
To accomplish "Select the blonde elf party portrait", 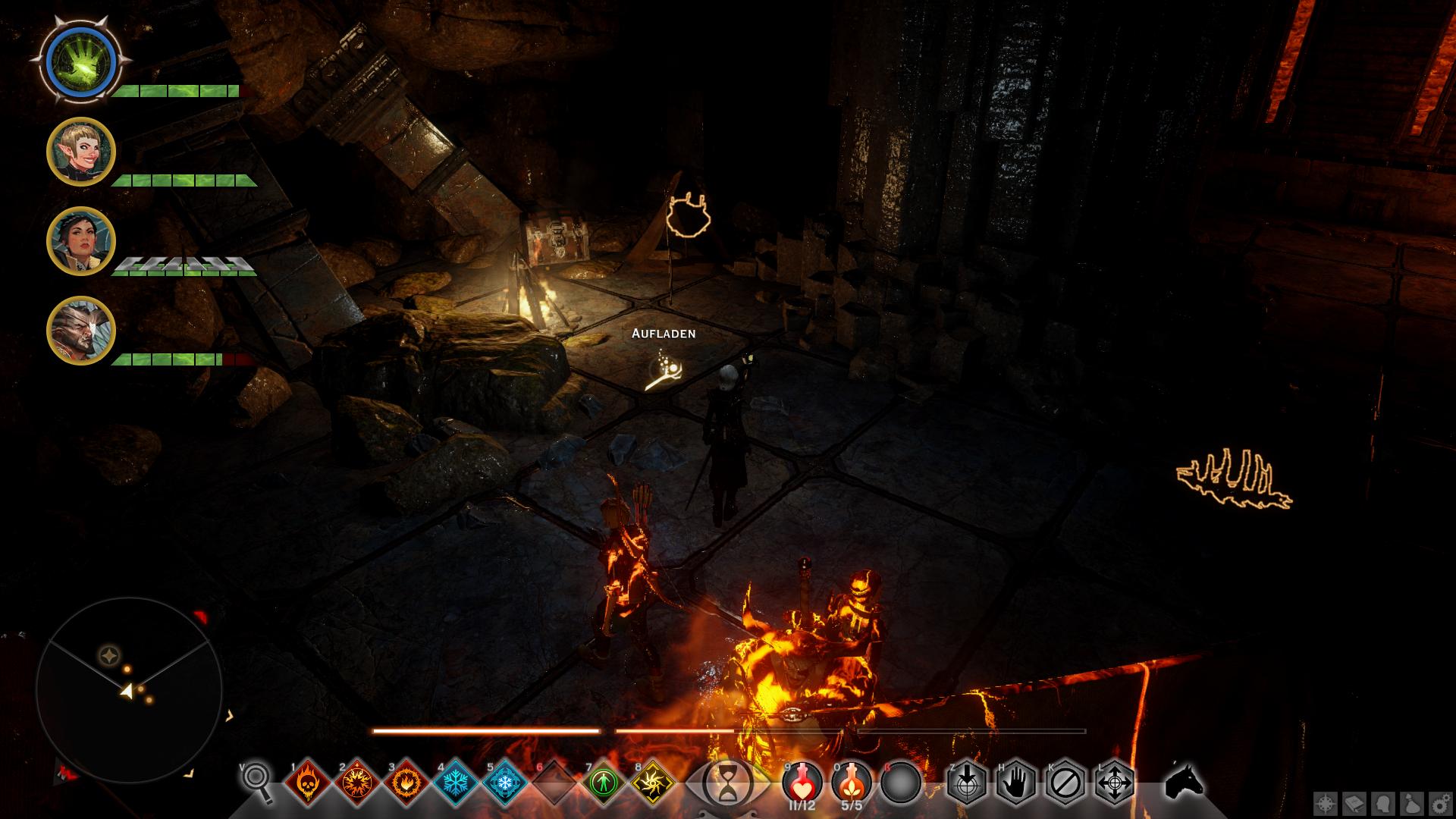I will (80, 152).
